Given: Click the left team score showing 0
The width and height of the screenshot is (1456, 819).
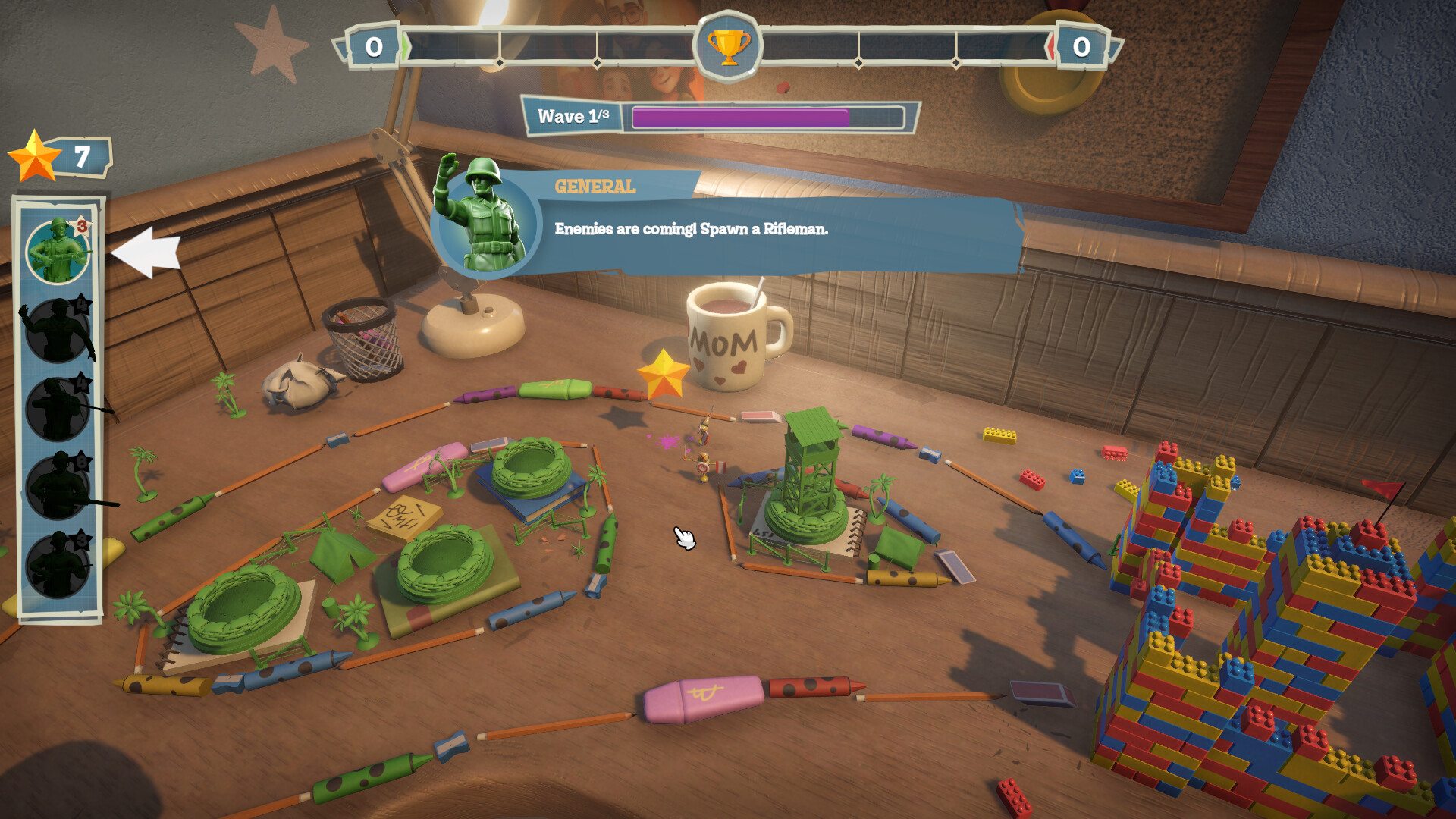Looking at the screenshot, I should tap(372, 45).
